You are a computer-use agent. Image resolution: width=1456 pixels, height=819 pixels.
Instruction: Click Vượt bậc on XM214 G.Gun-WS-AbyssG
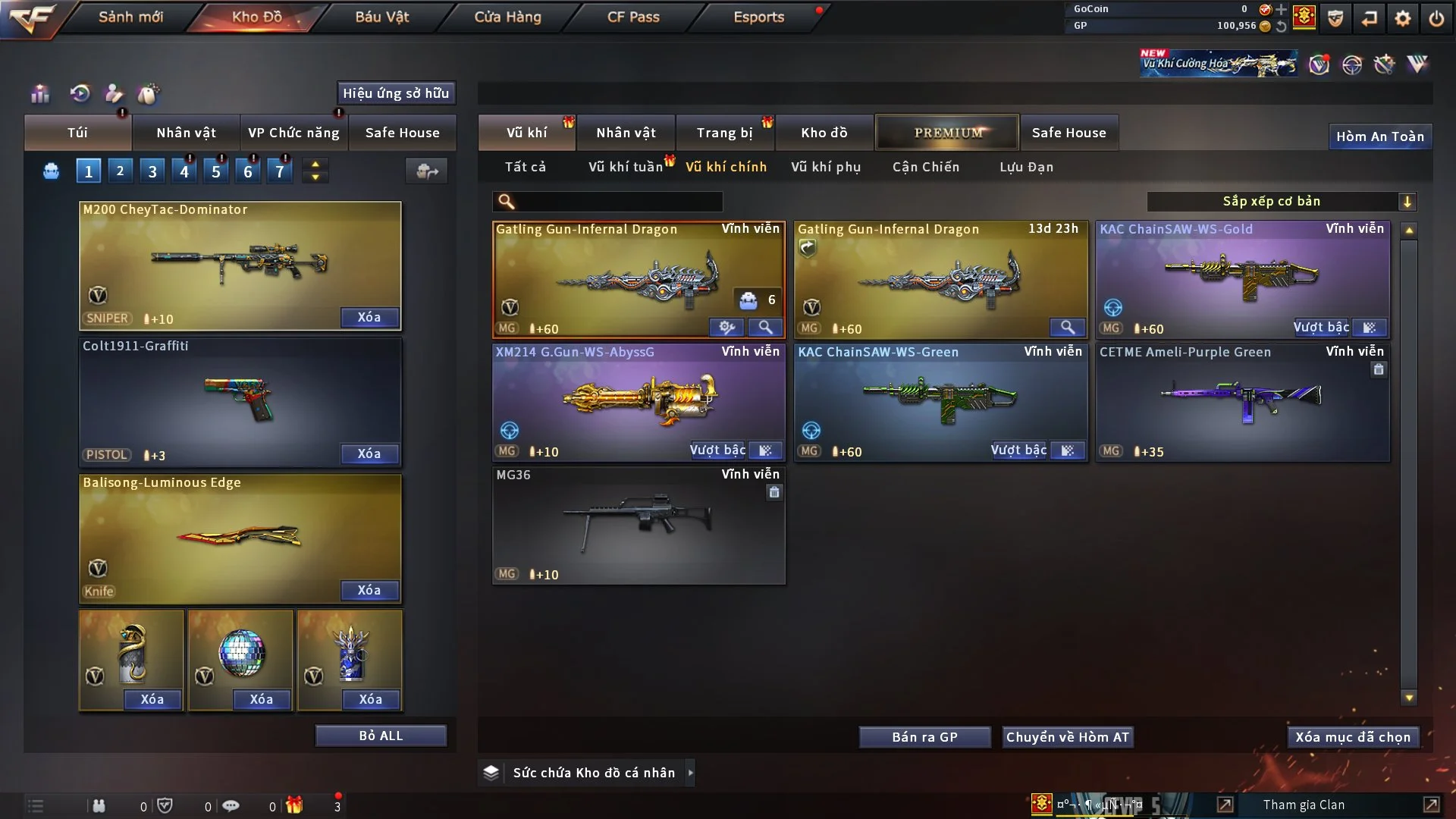tap(717, 450)
